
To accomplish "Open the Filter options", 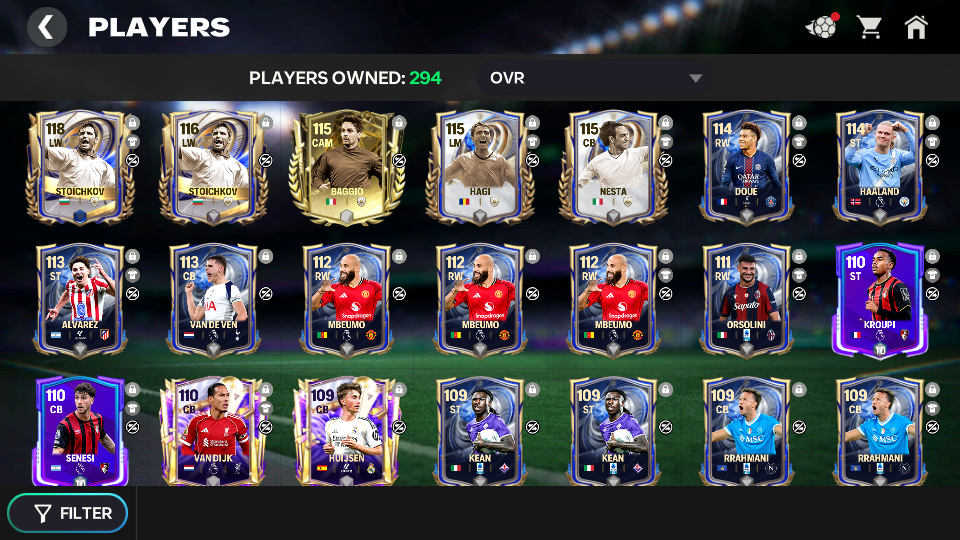I will pos(68,513).
